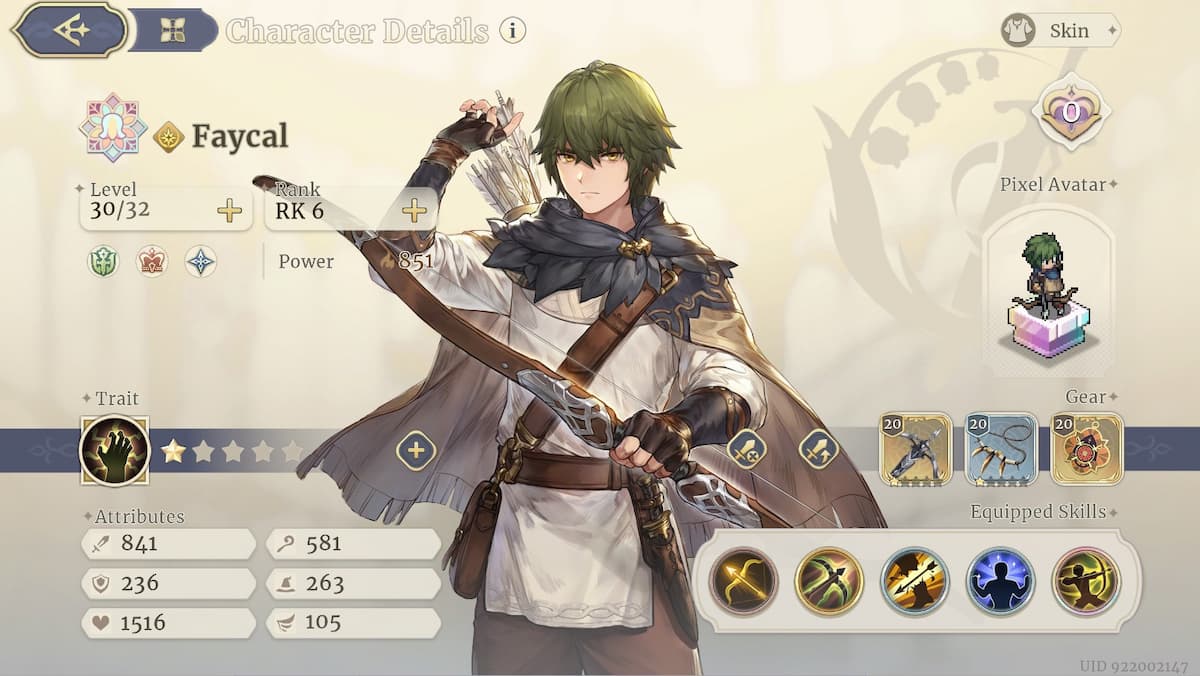This screenshot has width=1200, height=676.
Task: Select the green crossbow equipped skill
Action: pos(829,581)
